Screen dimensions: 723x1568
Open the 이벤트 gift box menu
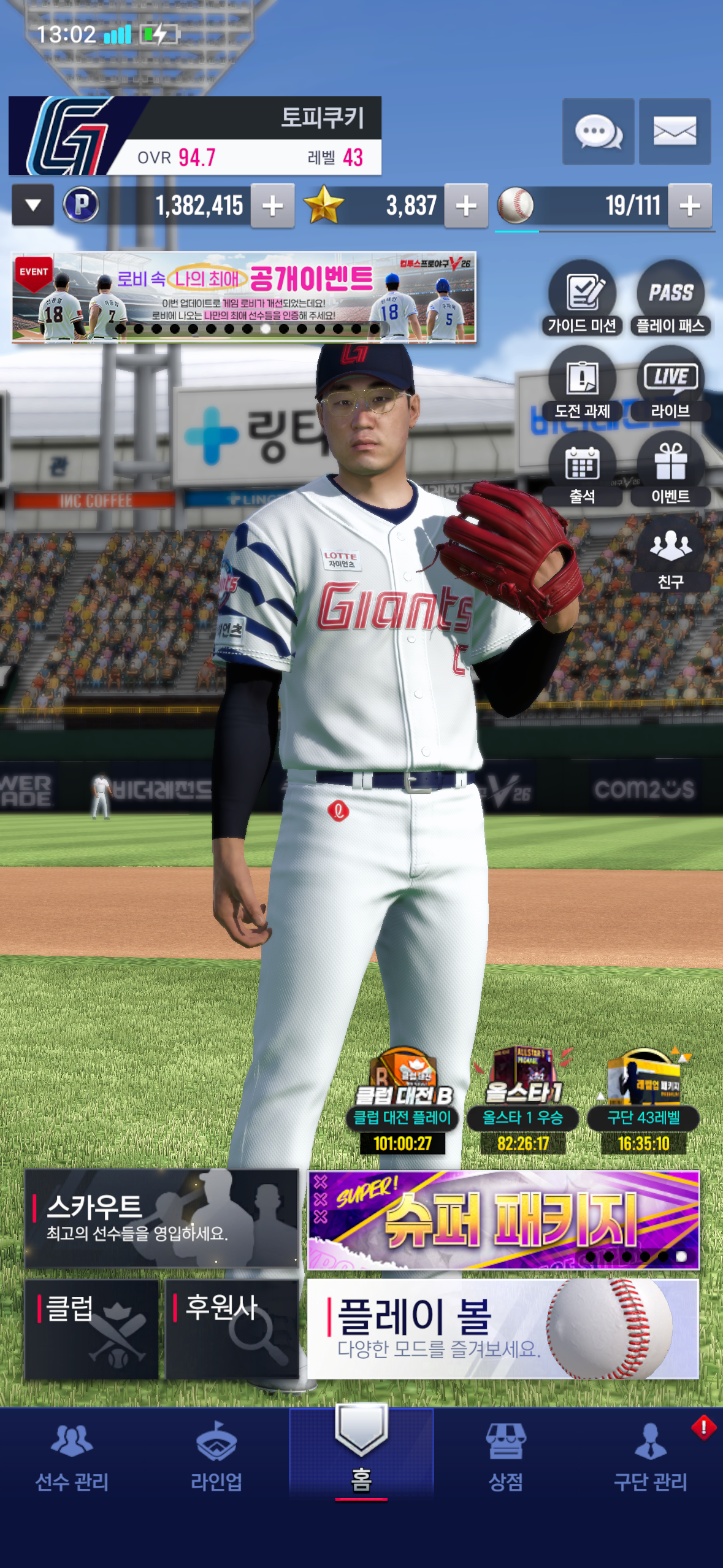click(x=670, y=469)
